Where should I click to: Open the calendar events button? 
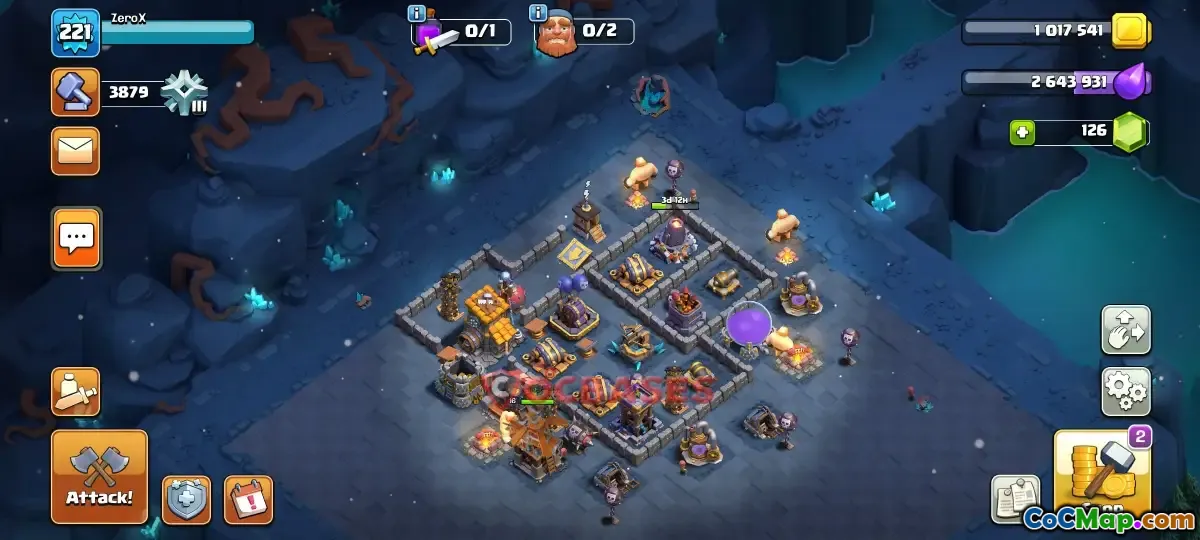pos(248,499)
